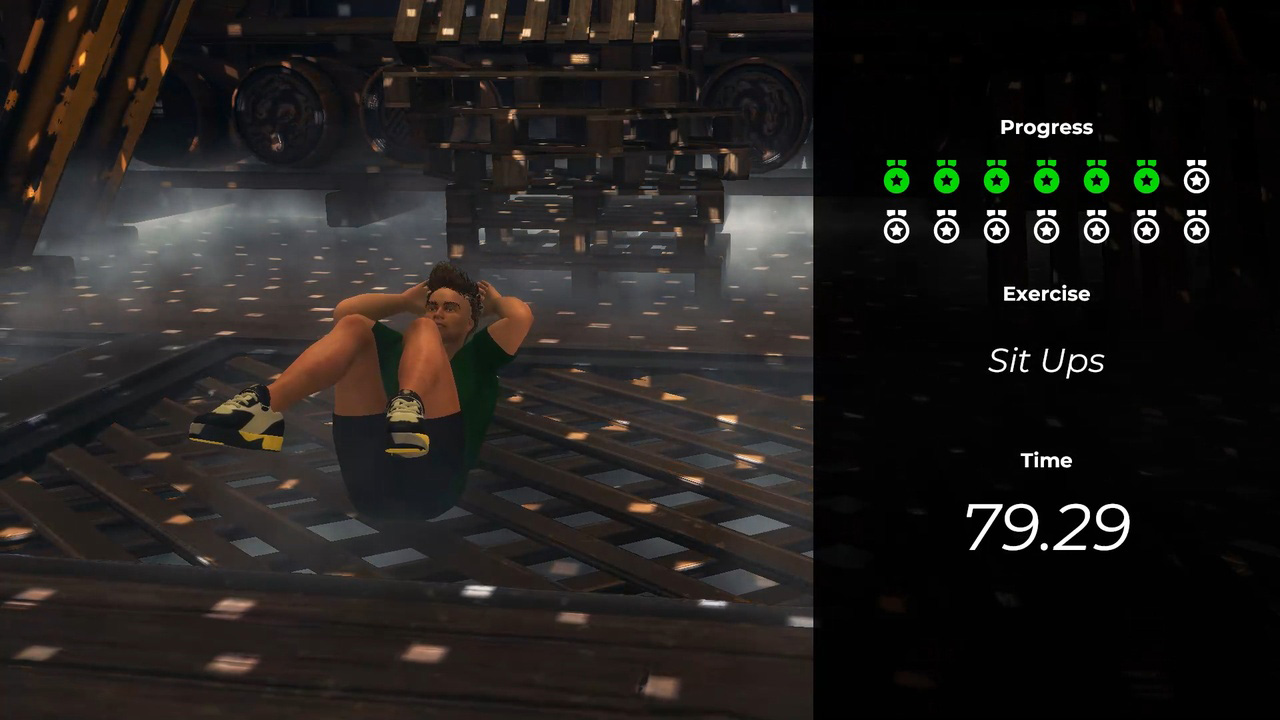Select the third green medal under Progress
The image size is (1280, 720).
[x=996, y=179]
